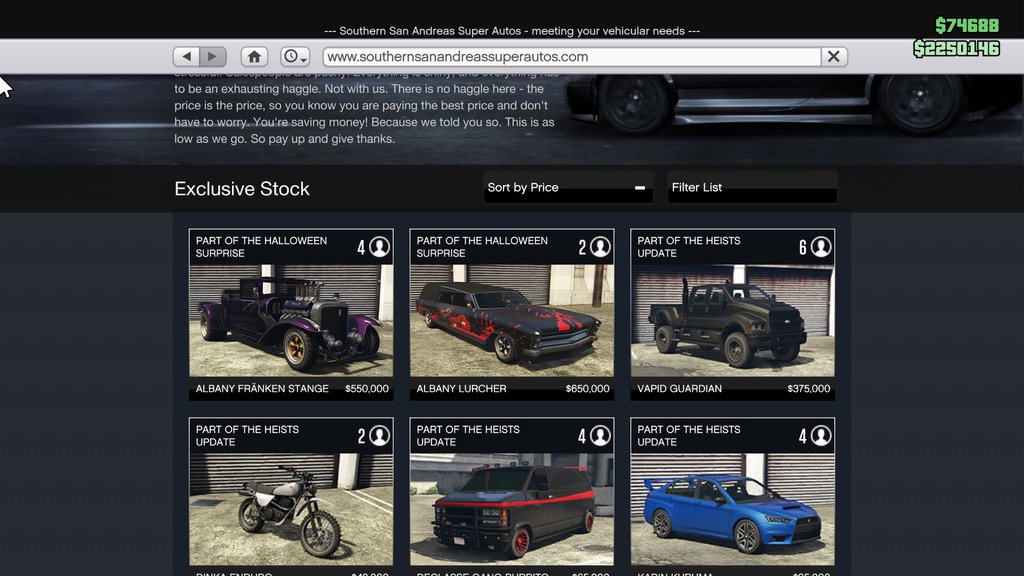Open the Sort by Price dropdown
1024x576 pixels.
click(x=568, y=188)
